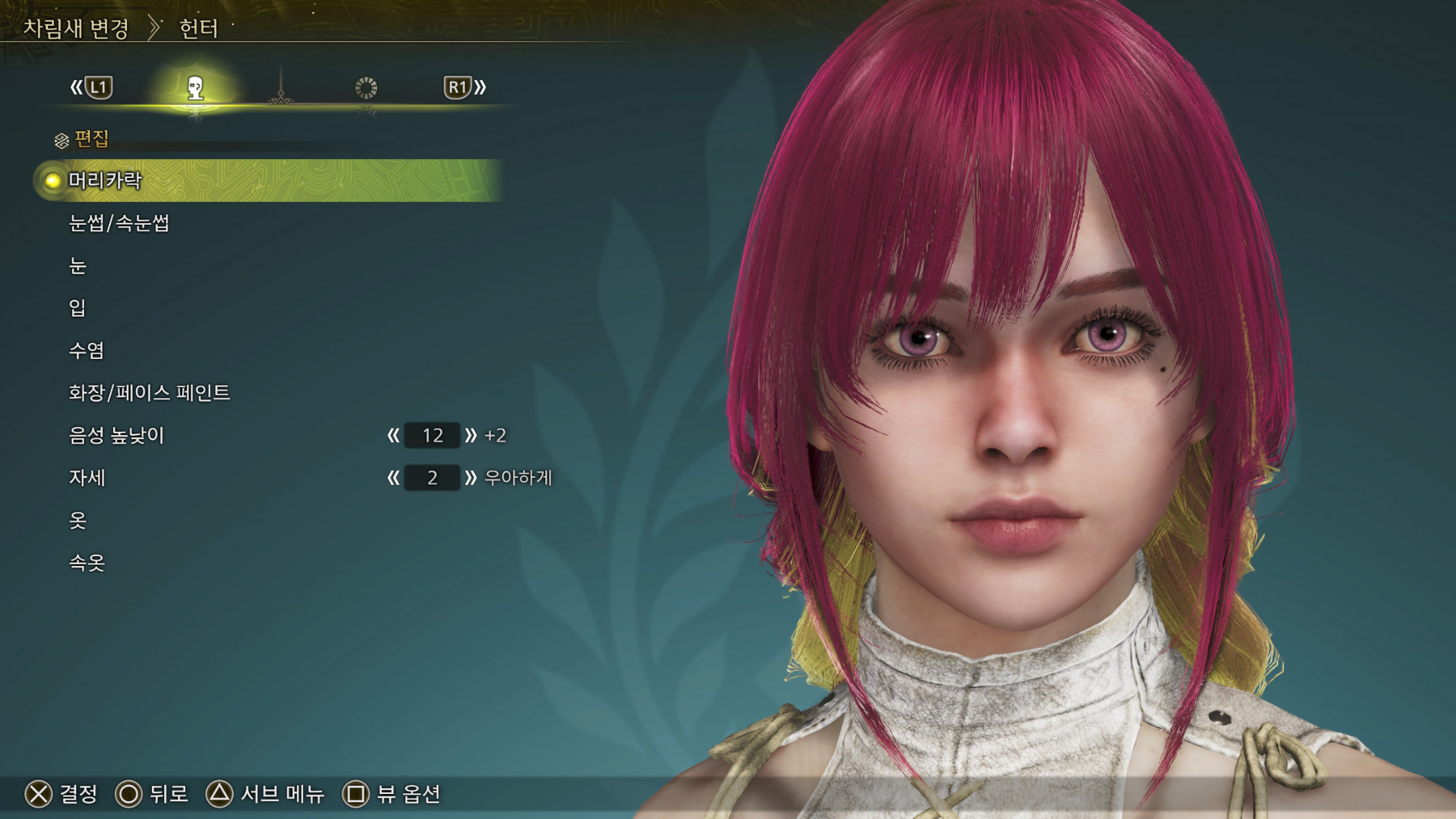Viewport: 1456px width, 819px height.
Task: Open 화장/페이스 페인트 makeup options
Action: click(150, 393)
